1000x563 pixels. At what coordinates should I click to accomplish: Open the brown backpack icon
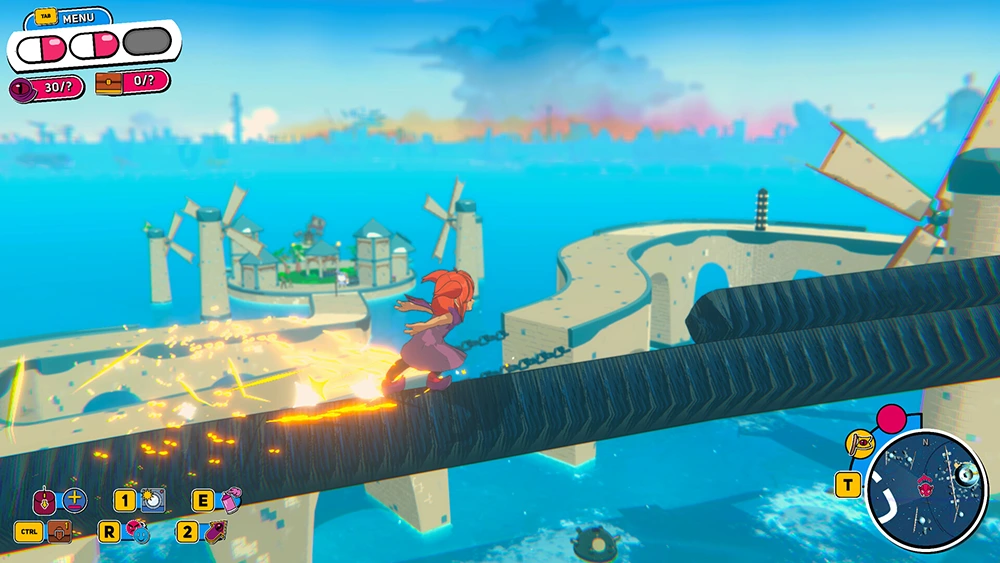[x=61, y=532]
